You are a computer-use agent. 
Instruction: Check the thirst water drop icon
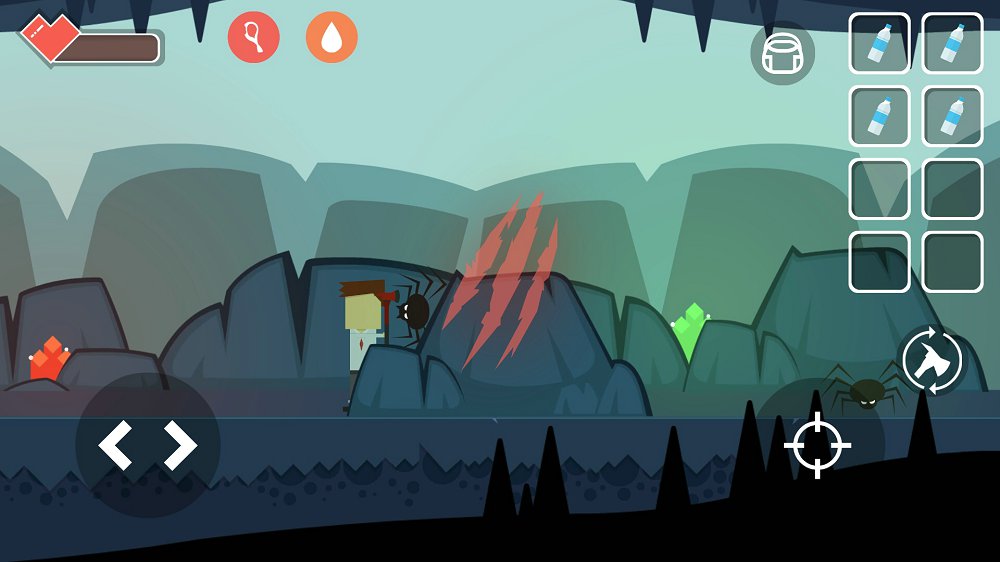pos(331,37)
